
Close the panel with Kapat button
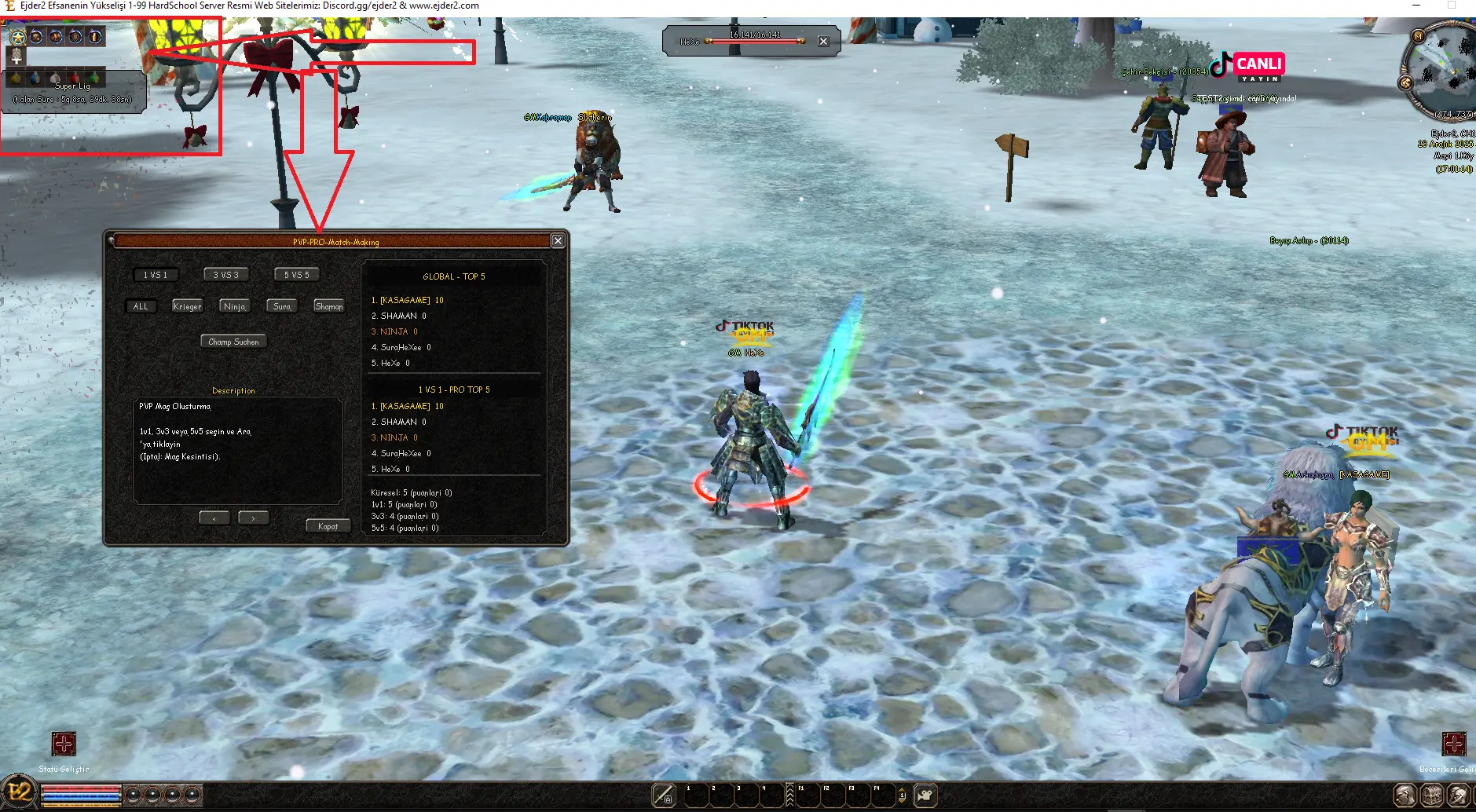coord(328,526)
